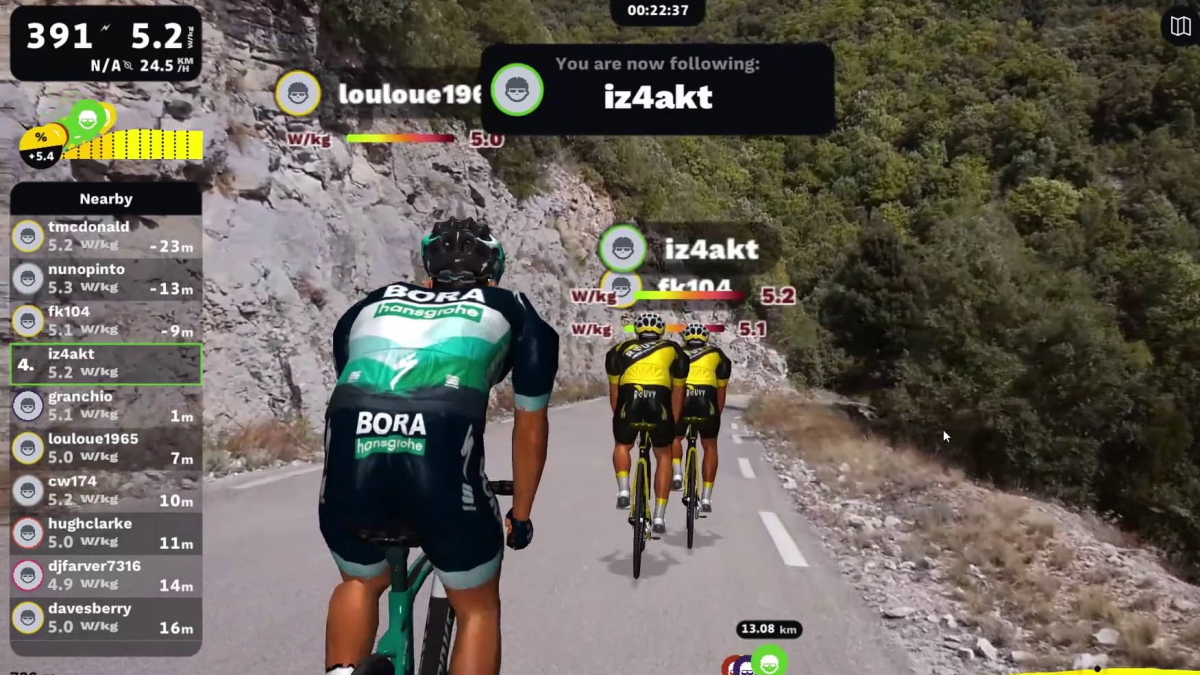The image size is (1200, 675).
Task: Select the highlighted iz4akt row
Action: click(x=105, y=364)
